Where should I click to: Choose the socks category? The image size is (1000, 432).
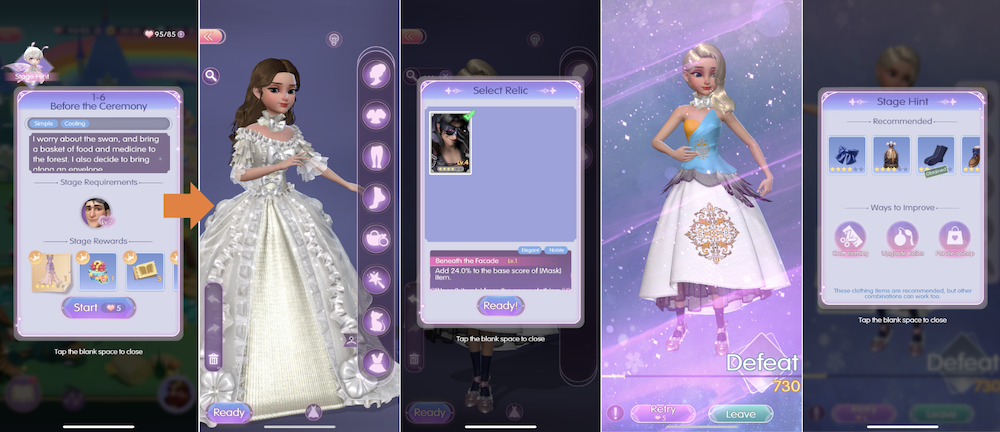click(x=376, y=199)
